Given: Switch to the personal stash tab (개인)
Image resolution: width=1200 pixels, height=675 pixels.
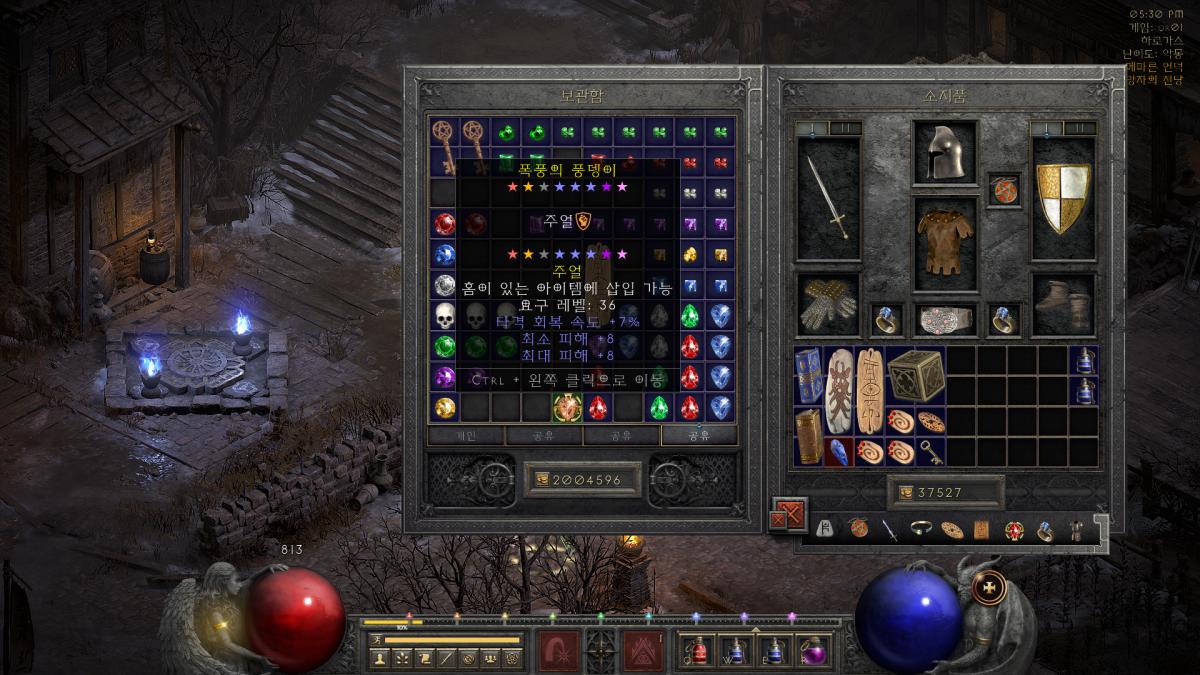Looking at the screenshot, I should [466, 436].
